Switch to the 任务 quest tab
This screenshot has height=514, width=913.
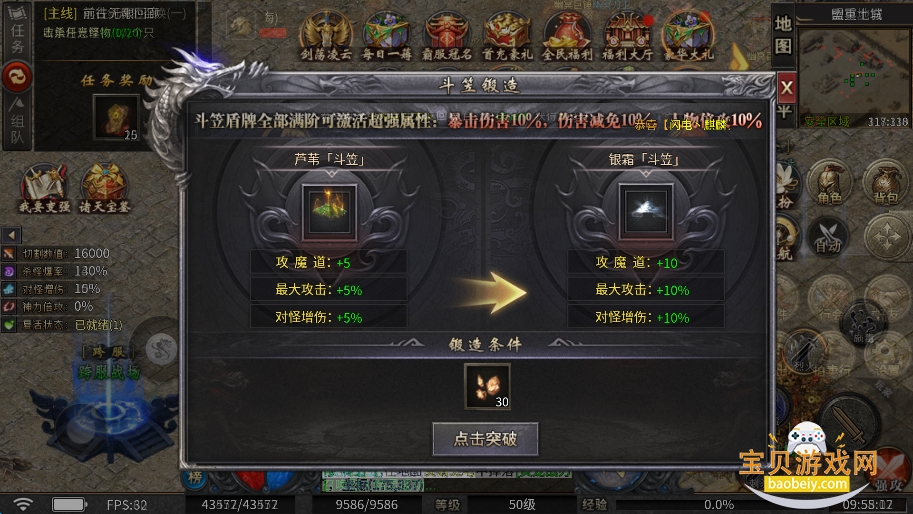point(16,33)
